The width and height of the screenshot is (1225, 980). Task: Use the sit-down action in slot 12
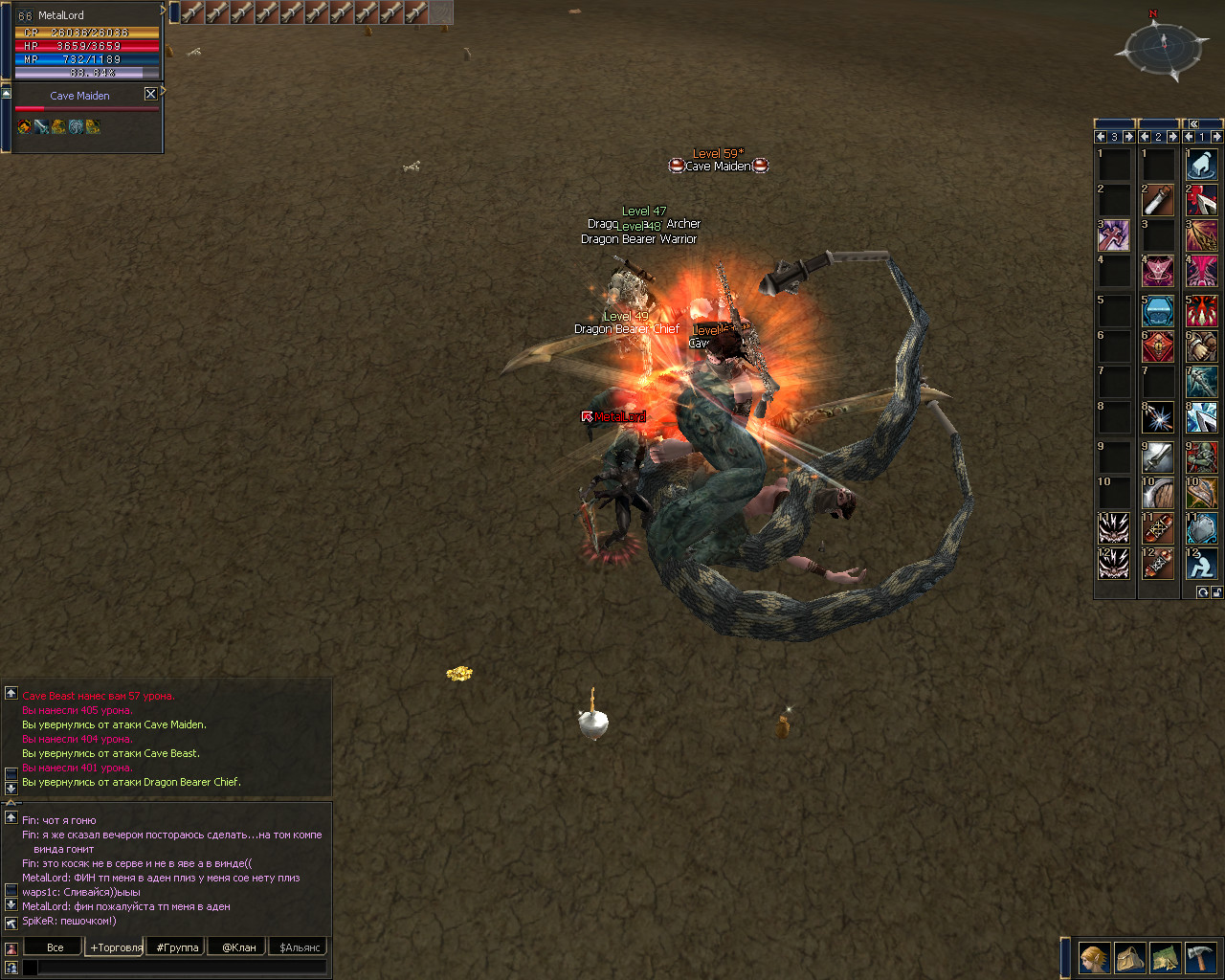(1201, 564)
